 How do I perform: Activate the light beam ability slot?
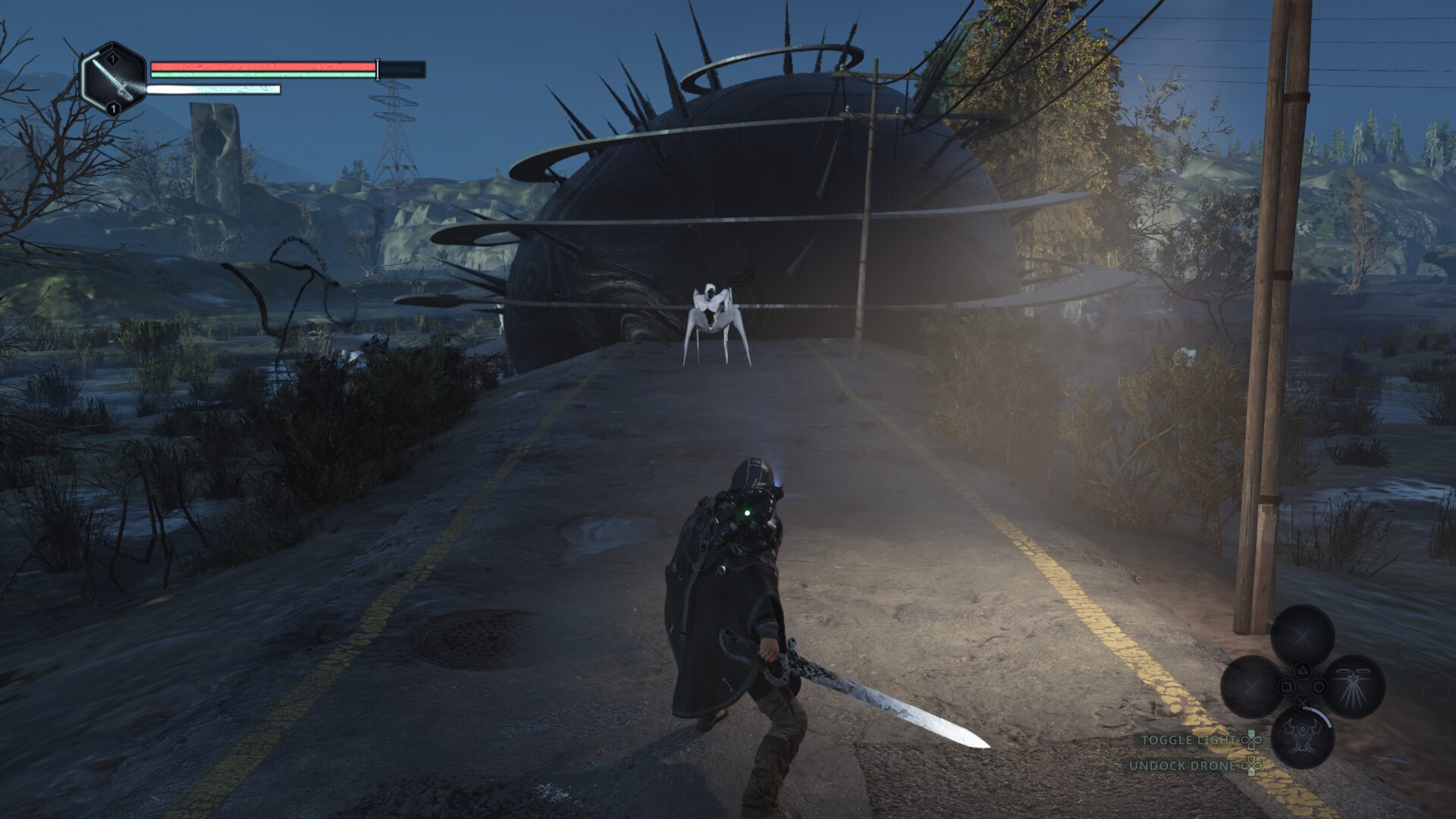click(1353, 686)
